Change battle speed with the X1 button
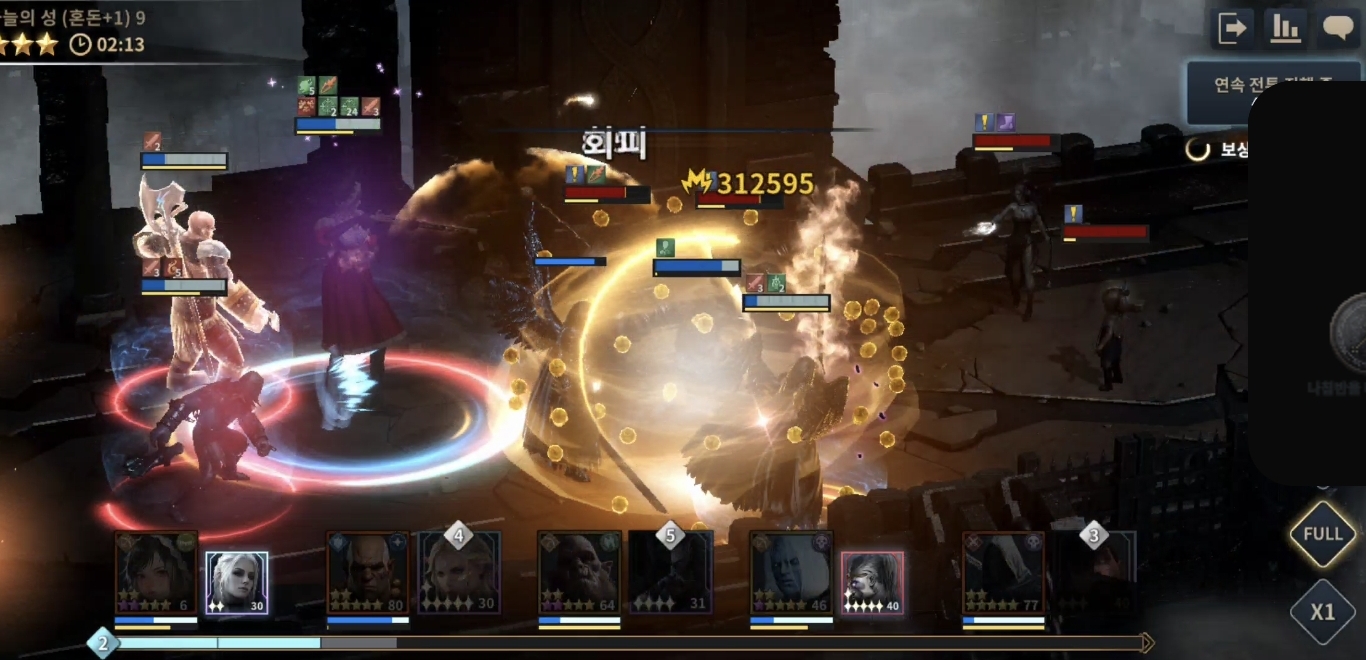The width and height of the screenshot is (1366, 660). point(1322,611)
